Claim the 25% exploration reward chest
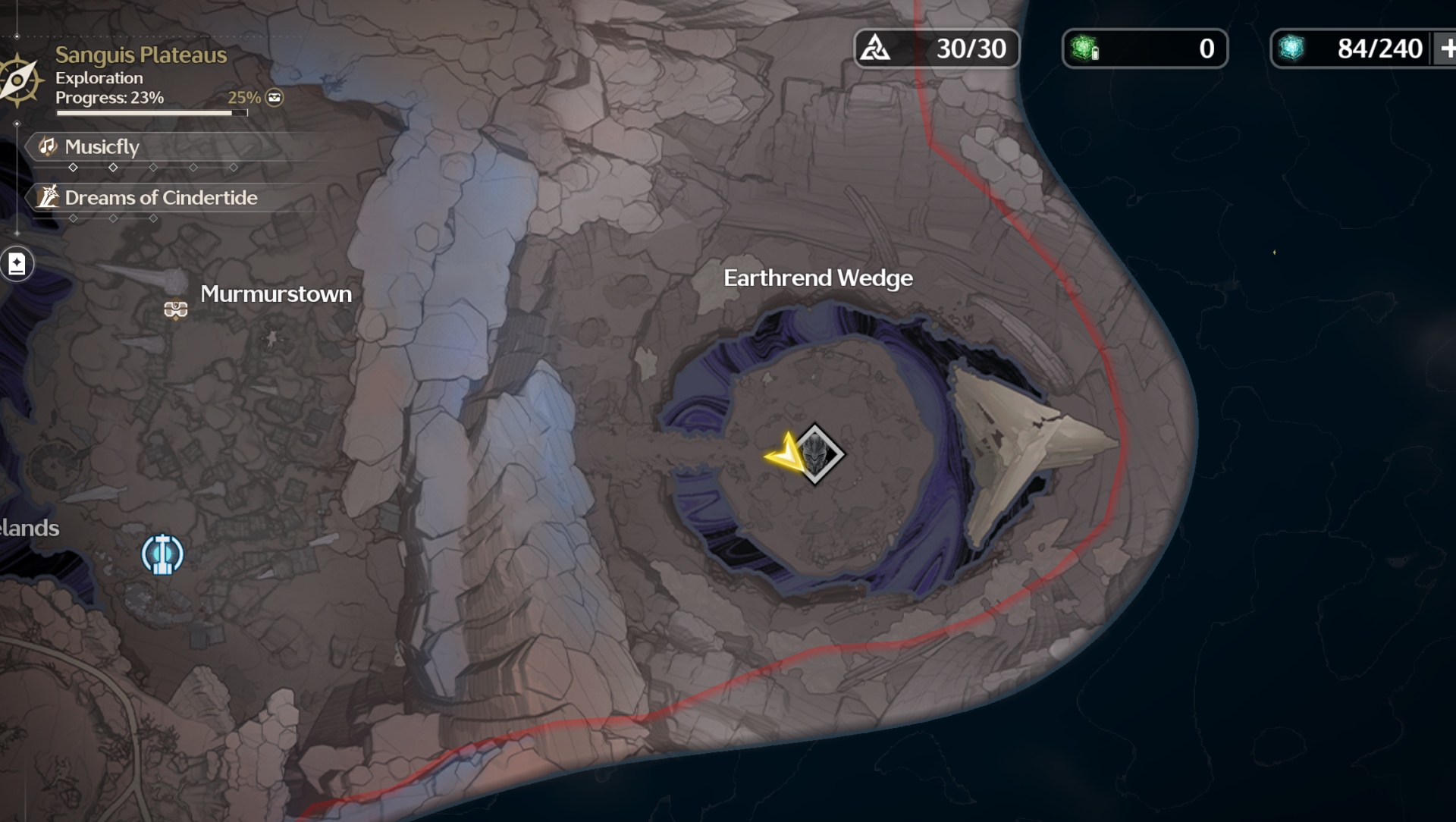Image resolution: width=1456 pixels, height=822 pixels. 275,97
